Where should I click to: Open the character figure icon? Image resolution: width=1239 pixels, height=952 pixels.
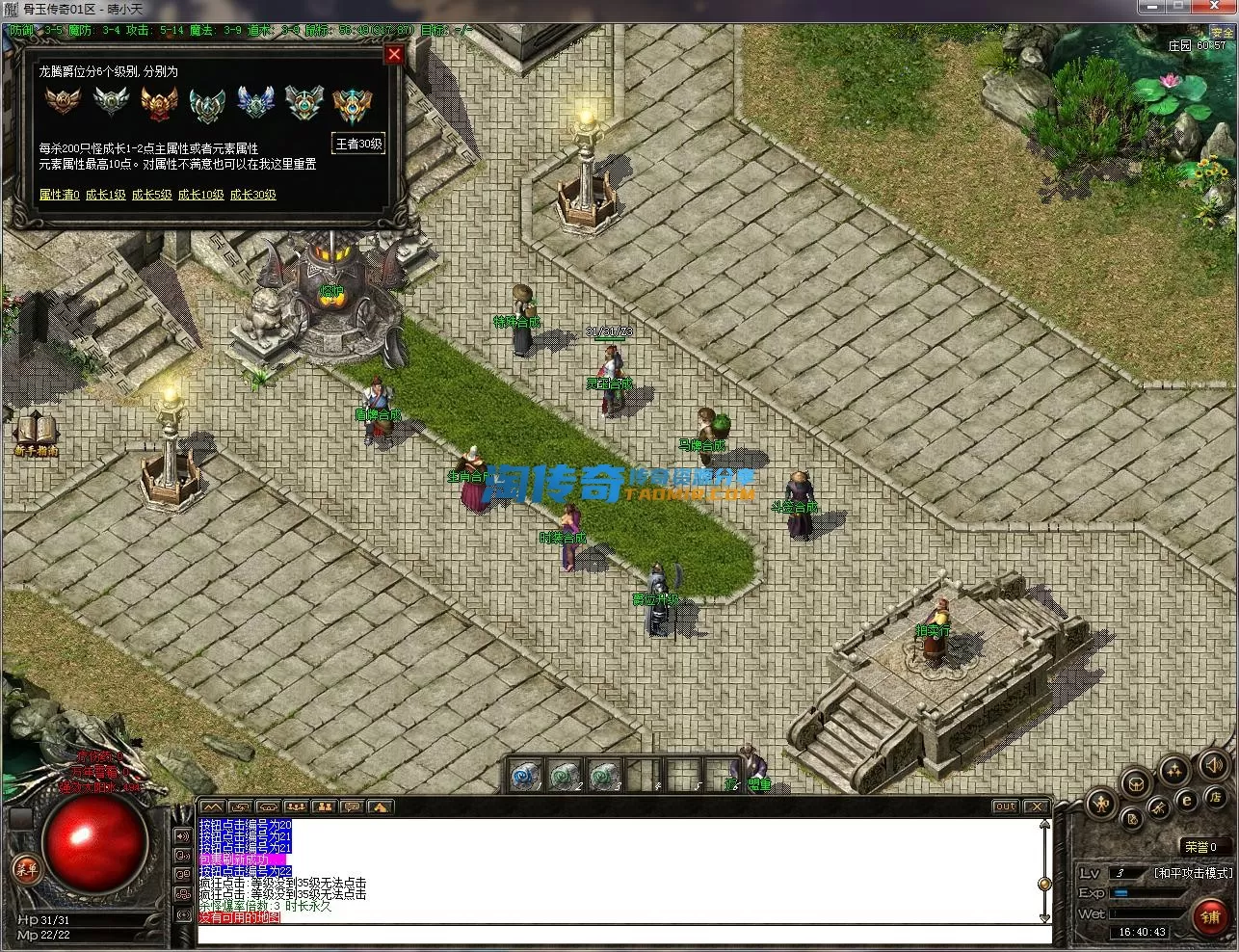click(x=1102, y=803)
